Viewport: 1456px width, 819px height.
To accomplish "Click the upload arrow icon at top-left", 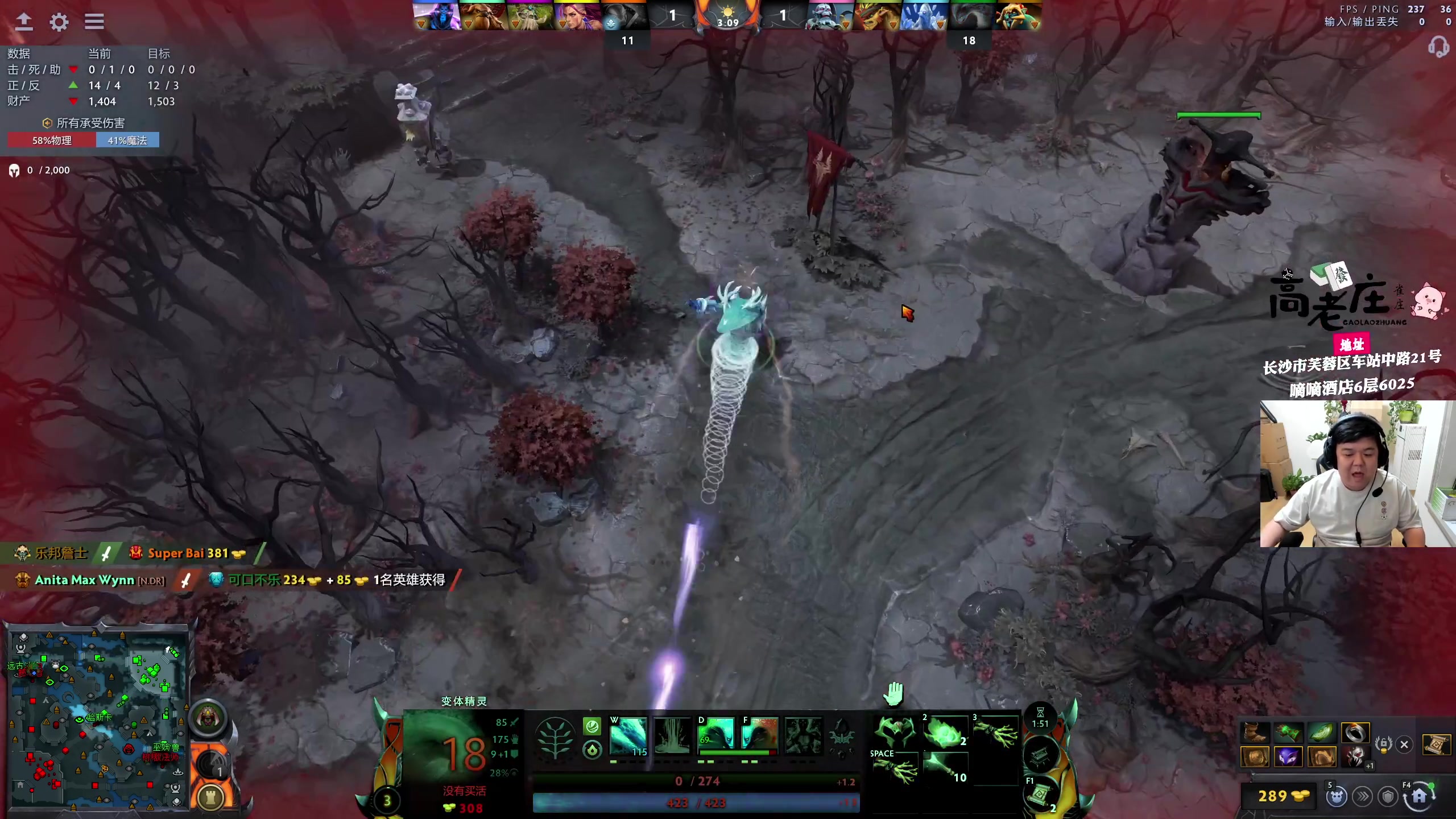I will click(x=24, y=22).
